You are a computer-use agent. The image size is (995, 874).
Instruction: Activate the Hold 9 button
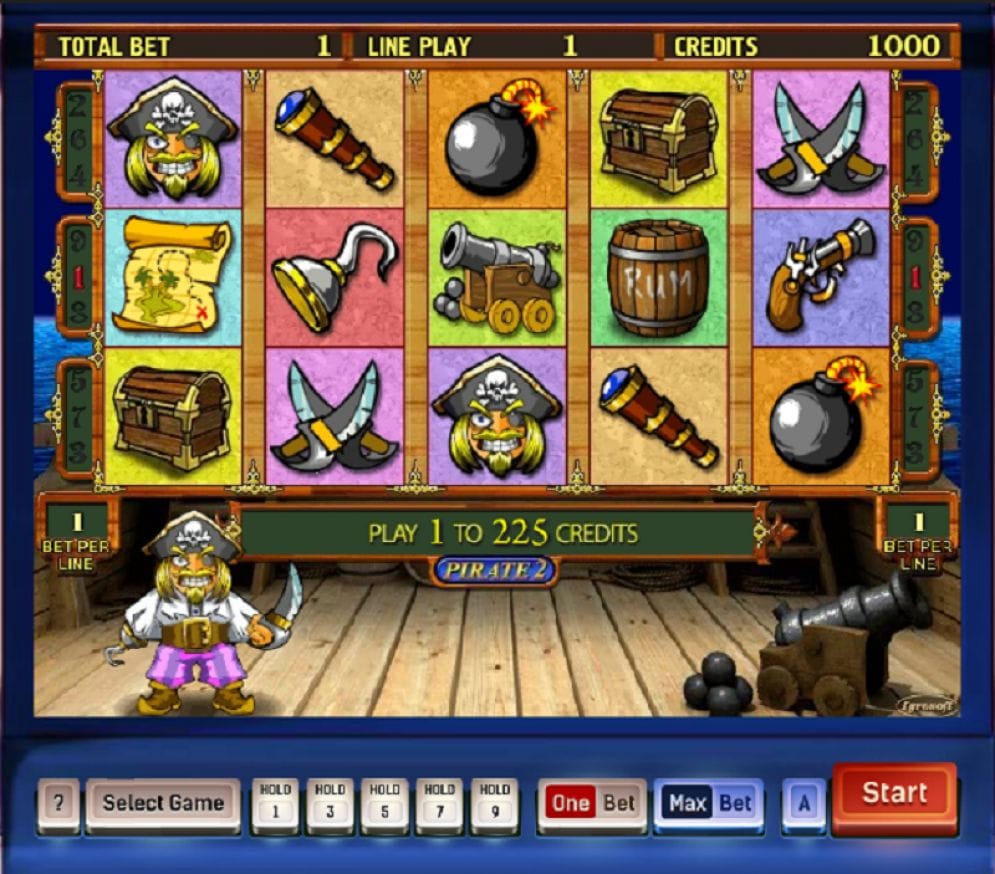click(495, 804)
